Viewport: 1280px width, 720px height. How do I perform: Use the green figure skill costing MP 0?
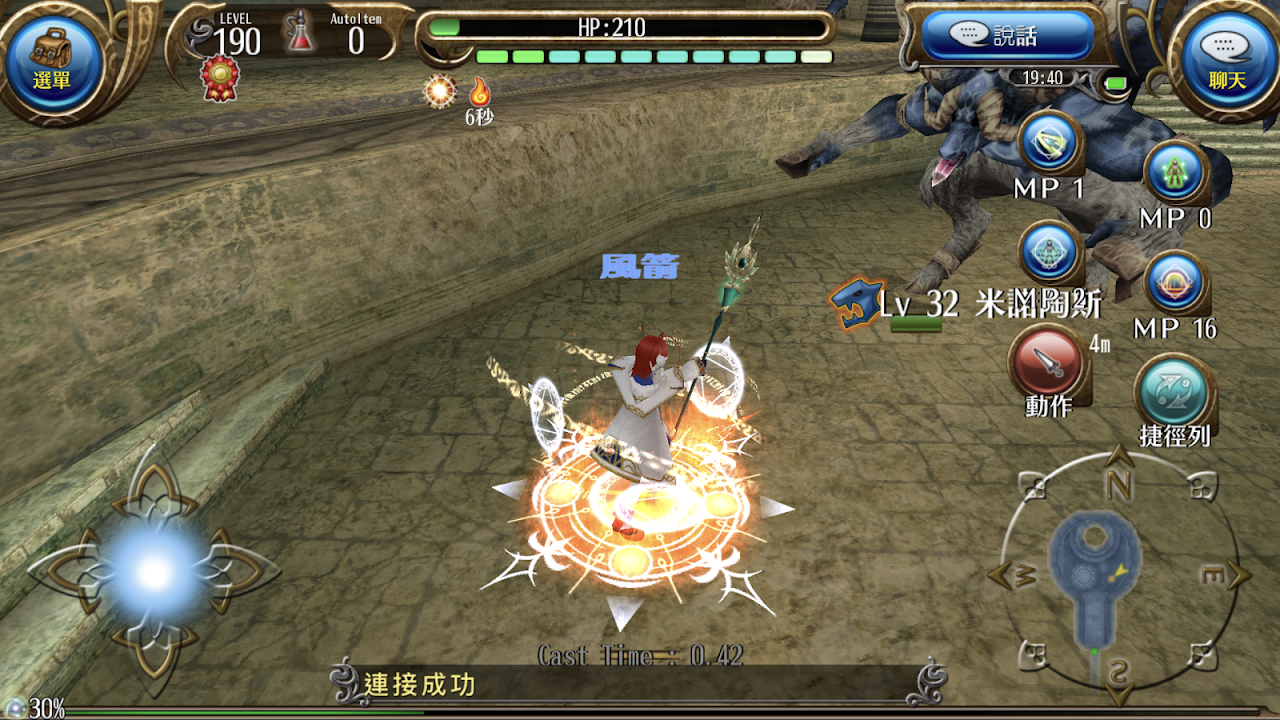pyautogui.click(x=1175, y=174)
